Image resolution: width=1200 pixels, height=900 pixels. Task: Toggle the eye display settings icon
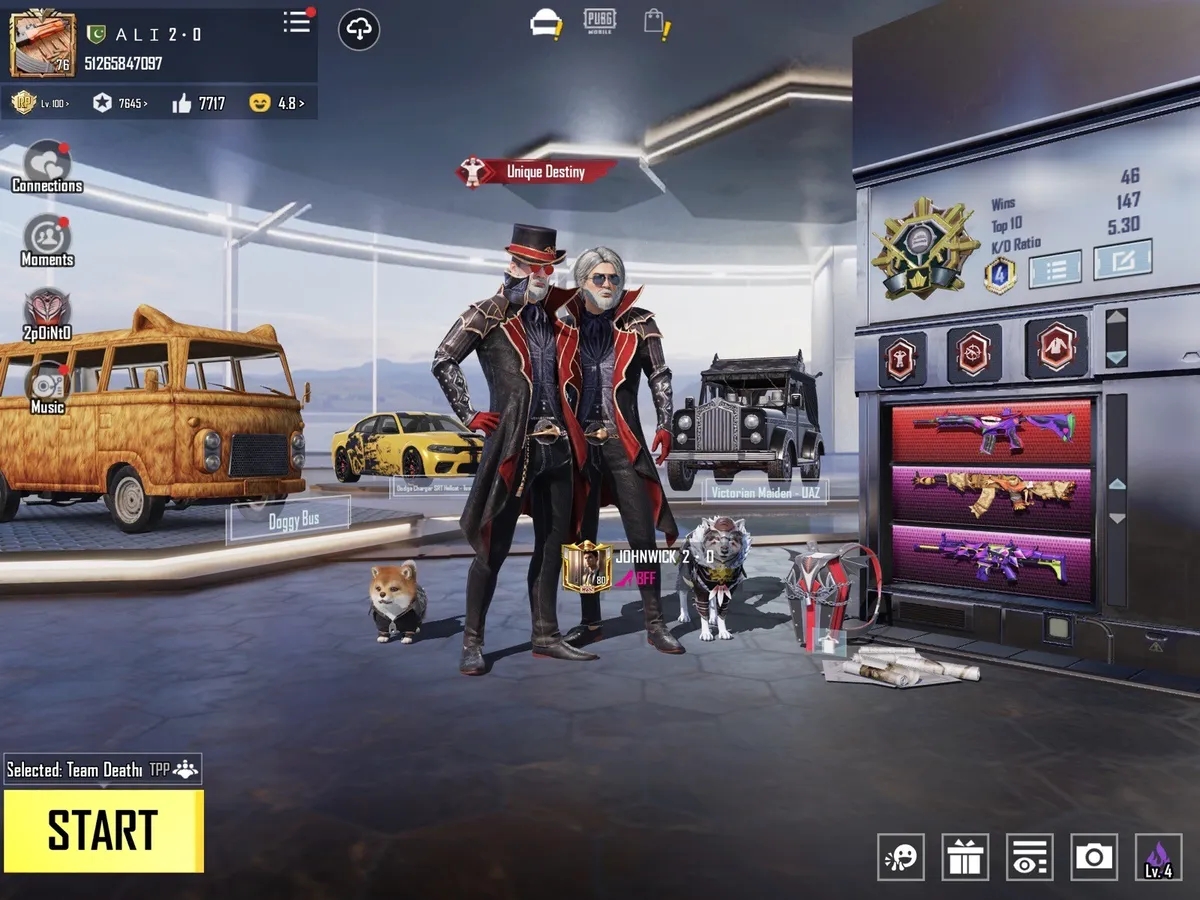1030,857
